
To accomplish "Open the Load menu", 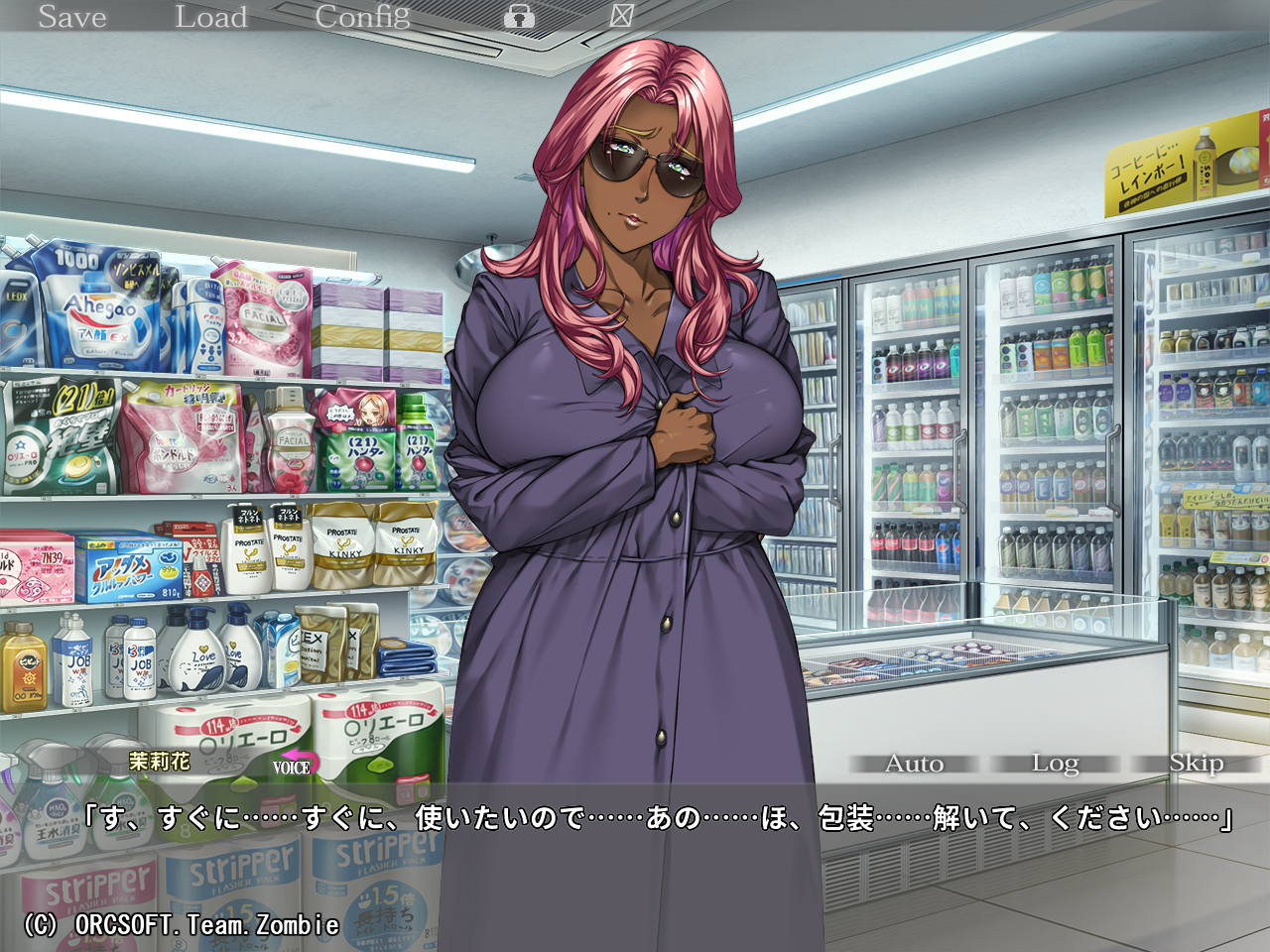I will coord(211,17).
